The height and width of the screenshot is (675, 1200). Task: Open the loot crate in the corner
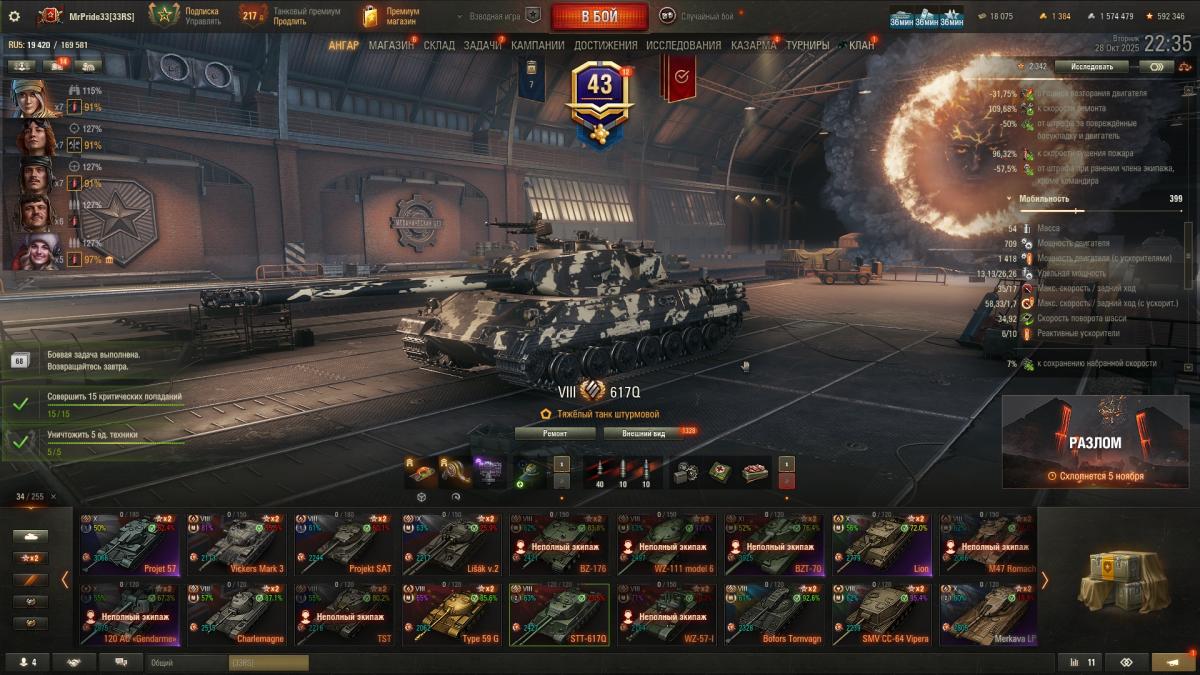1117,579
